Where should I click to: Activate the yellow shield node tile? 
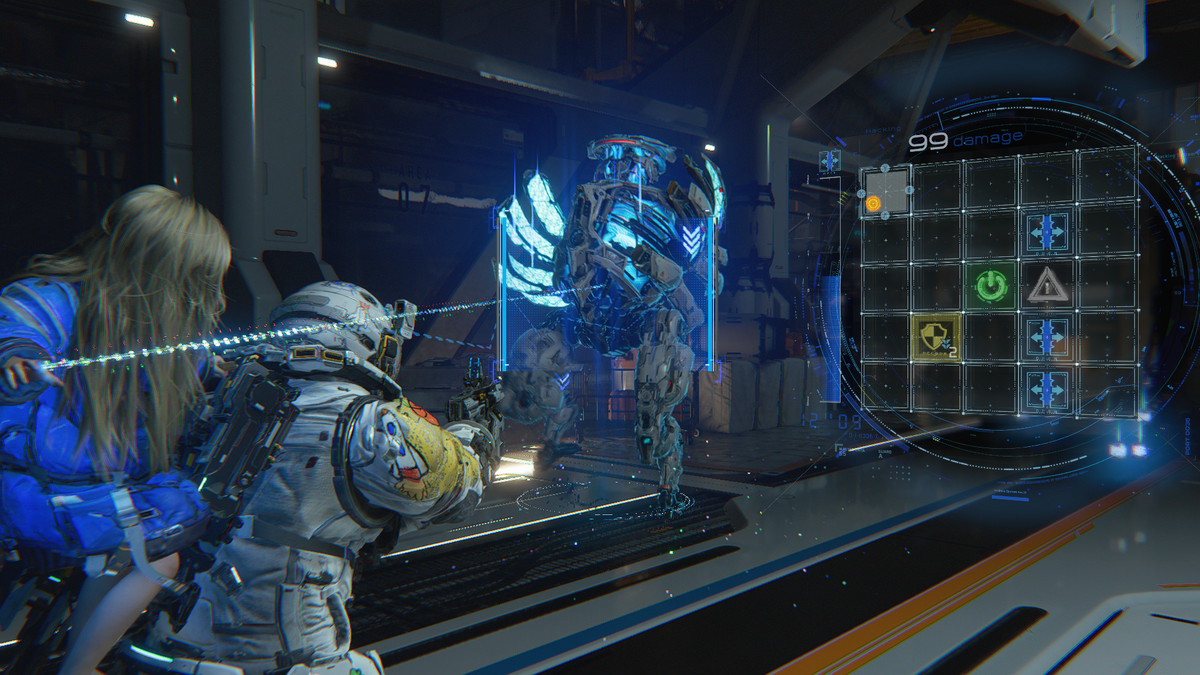pyautogui.click(x=935, y=337)
